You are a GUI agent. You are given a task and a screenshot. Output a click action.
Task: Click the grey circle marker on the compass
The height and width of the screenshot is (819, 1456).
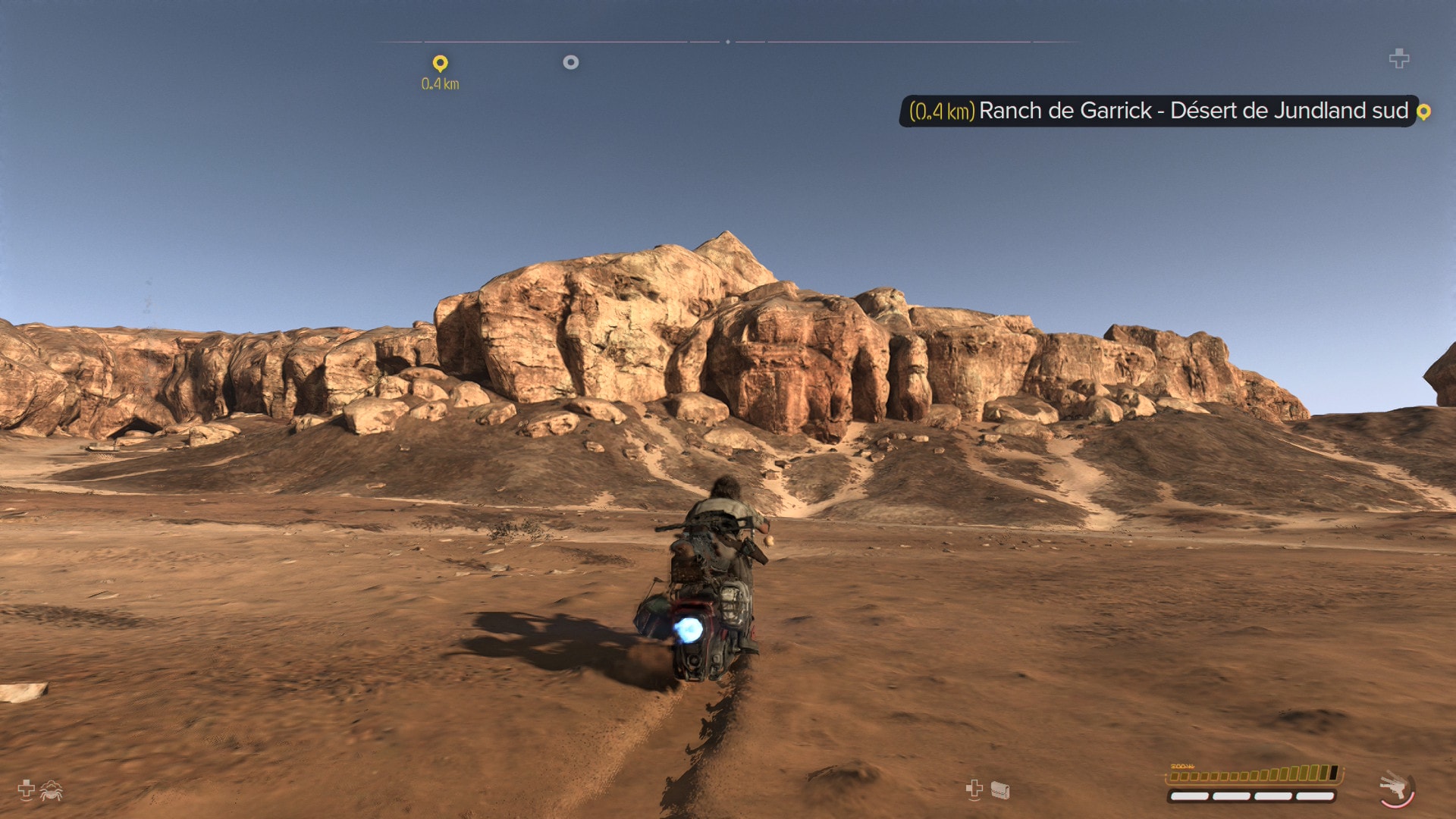pos(571,62)
